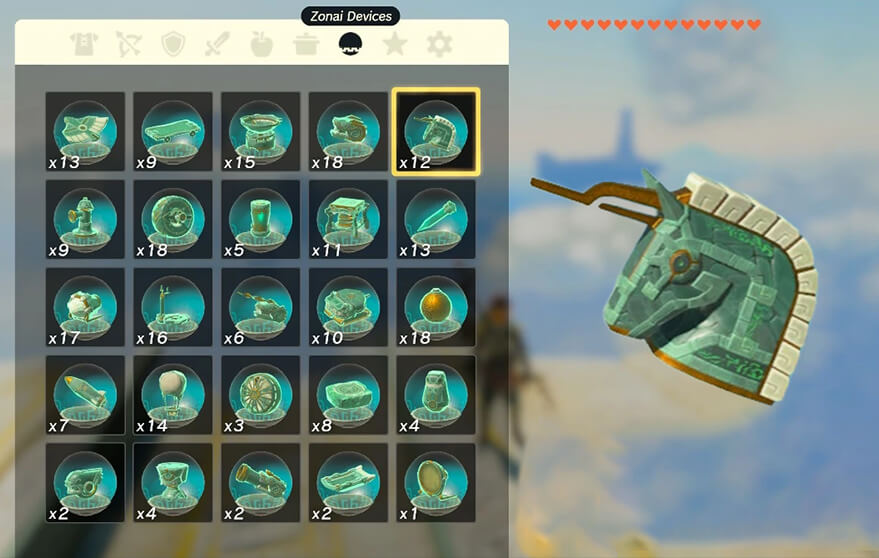Select the Stake device slot

point(437,219)
